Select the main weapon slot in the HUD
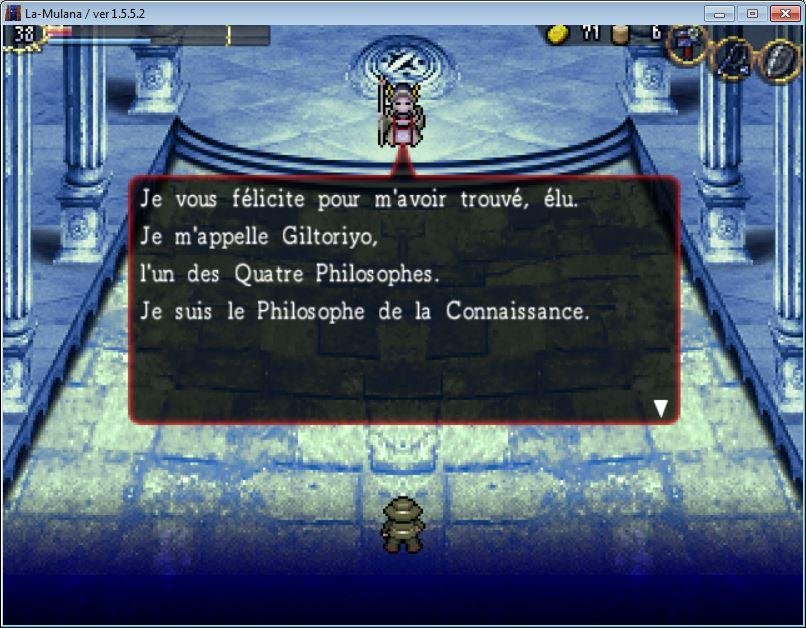 point(688,43)
